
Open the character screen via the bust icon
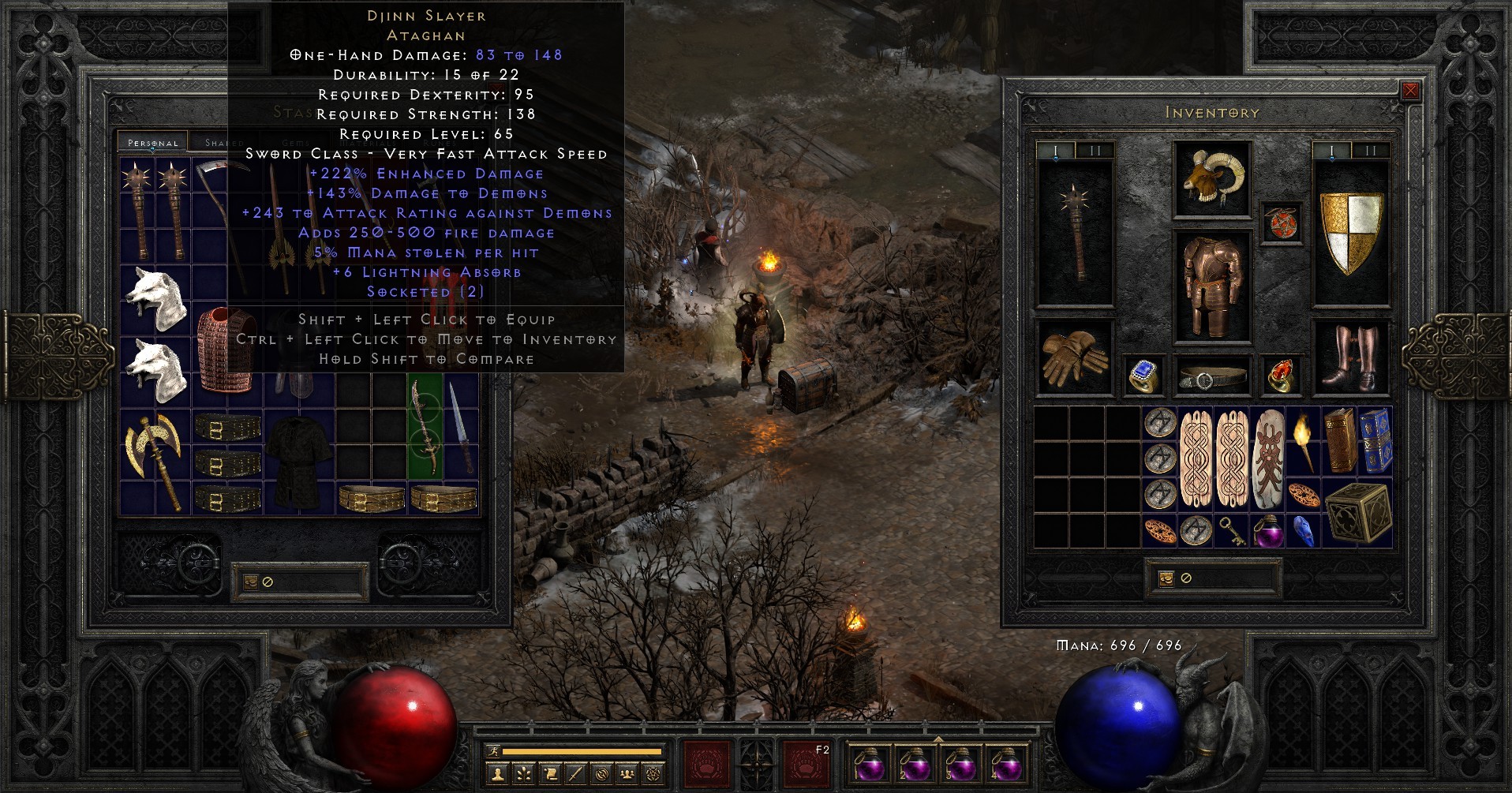(499, 773)
